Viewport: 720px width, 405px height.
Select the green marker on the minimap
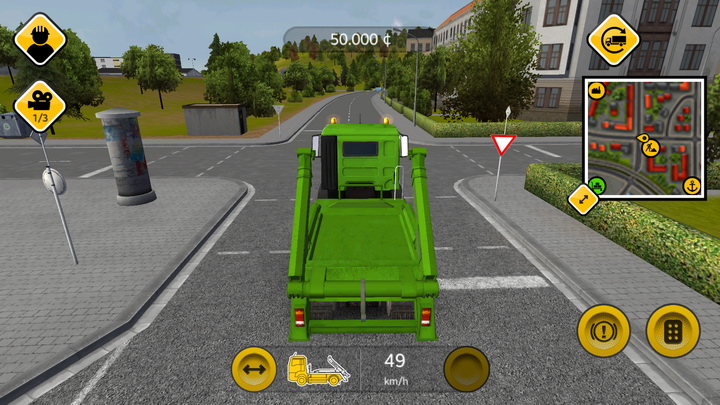pyautogui.click(x=597, y=185)
